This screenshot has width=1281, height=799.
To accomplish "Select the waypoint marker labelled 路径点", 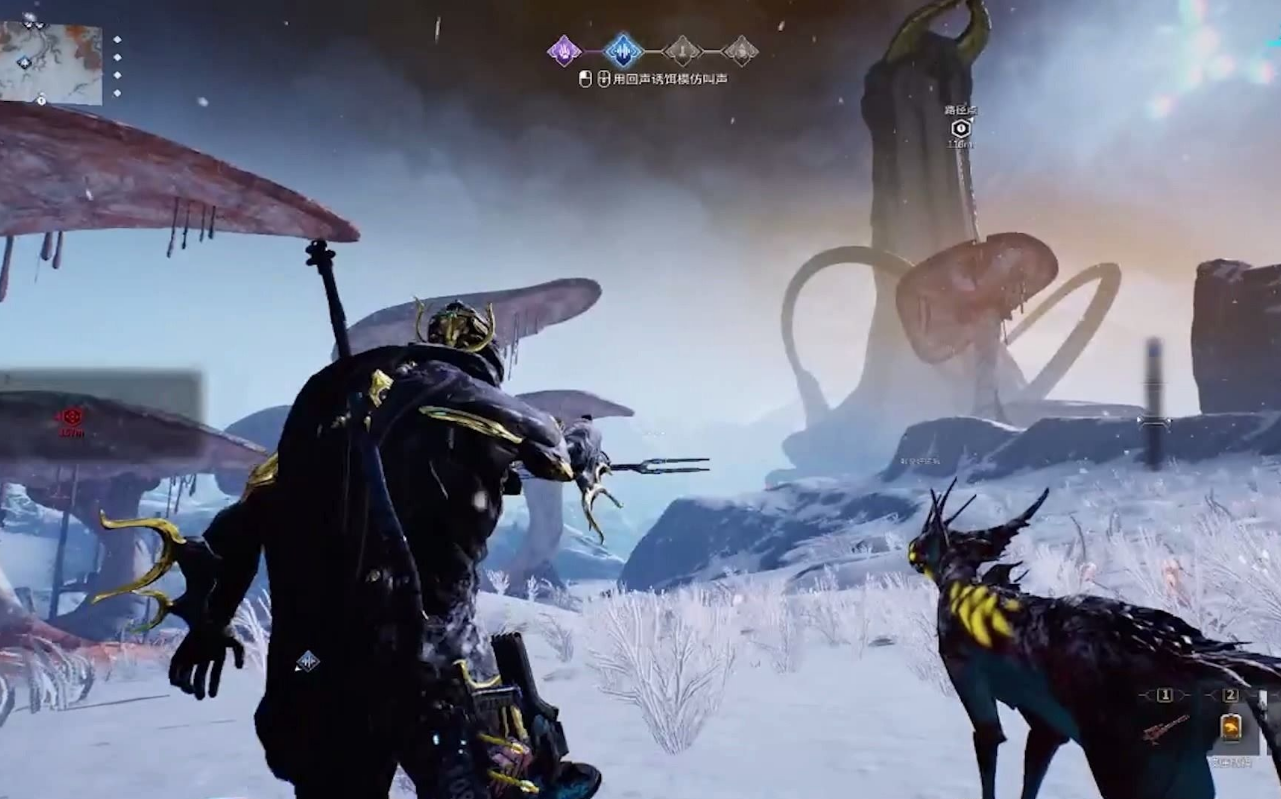I will pos(961,128).
